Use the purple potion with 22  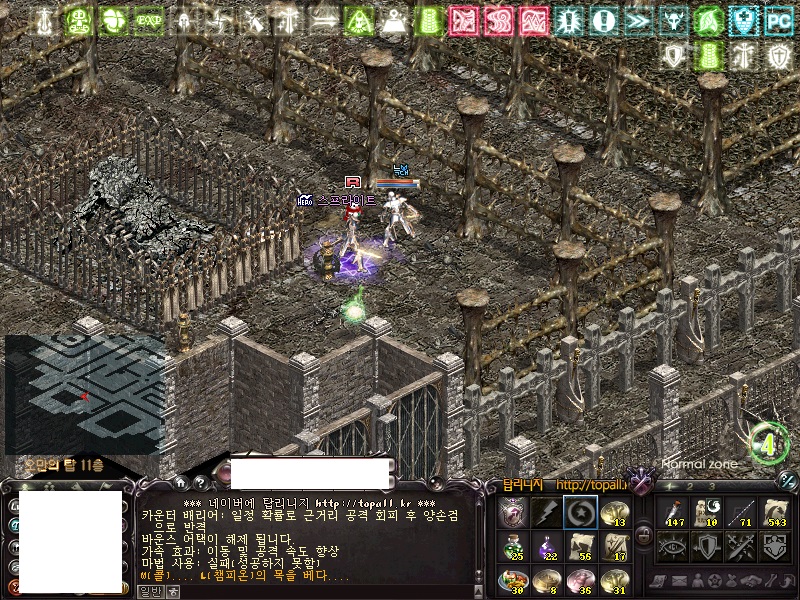pyautogui.click(x=546, y=547)
